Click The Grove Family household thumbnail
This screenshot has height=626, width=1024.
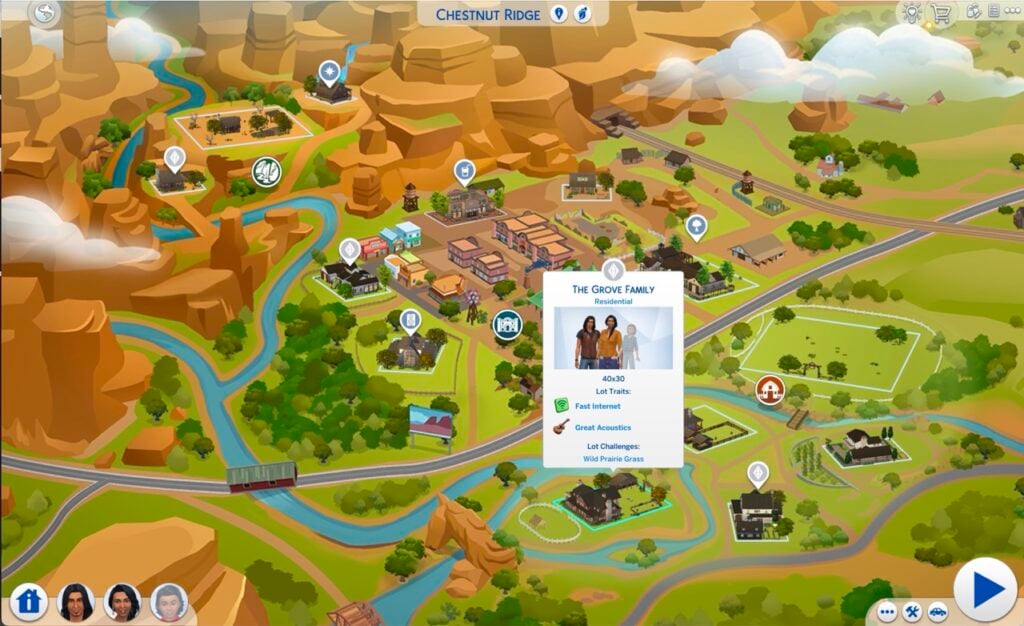click(x=613, y=338)
